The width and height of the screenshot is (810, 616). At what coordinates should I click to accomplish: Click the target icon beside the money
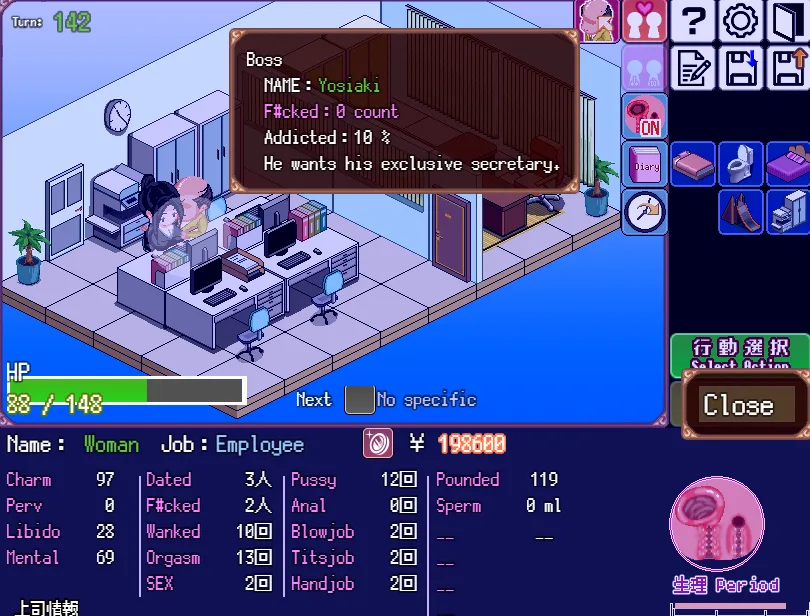(x=378, y=444)
